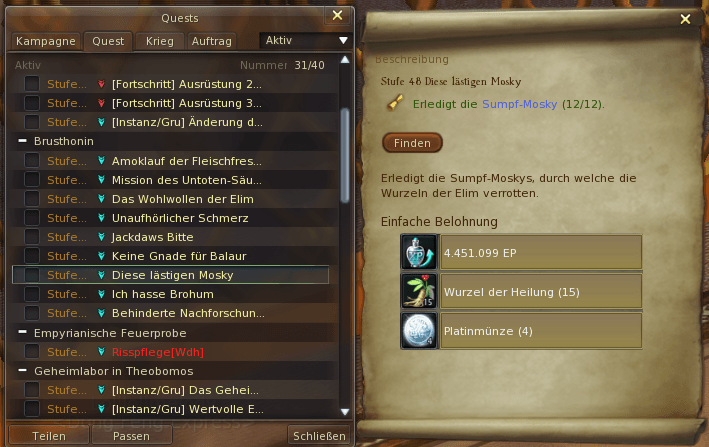Click the Platinmünze reward icon
This screenshot has width=709, height=447.
419,331
